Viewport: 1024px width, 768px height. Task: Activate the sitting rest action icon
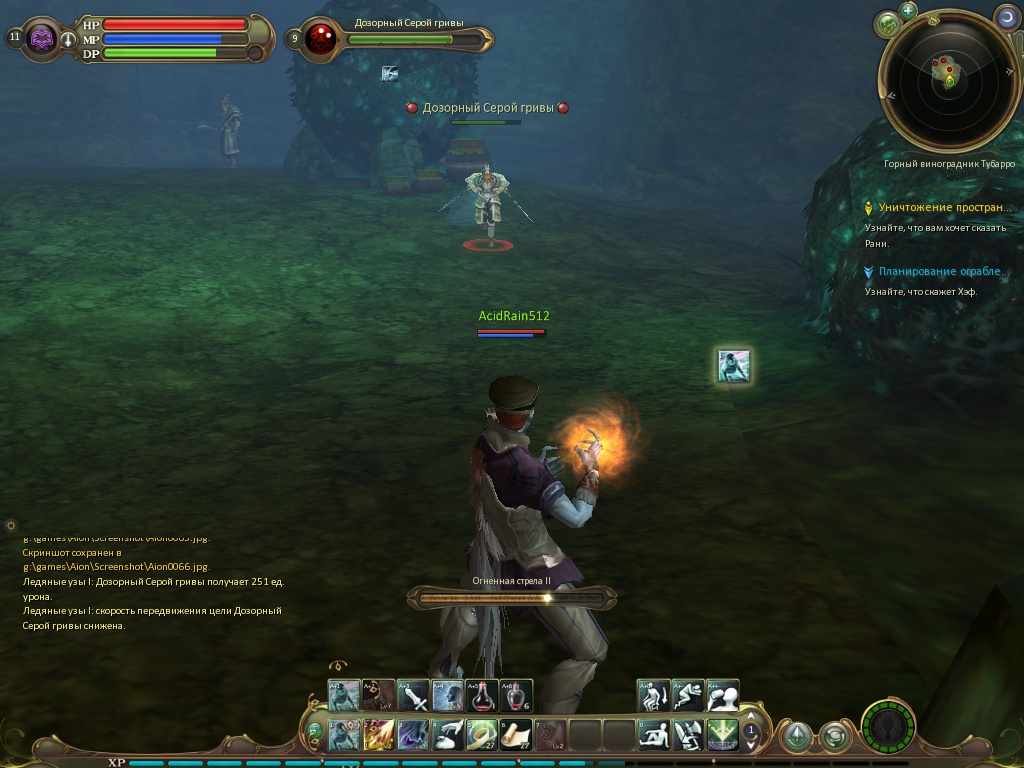[x=654, y=735]
